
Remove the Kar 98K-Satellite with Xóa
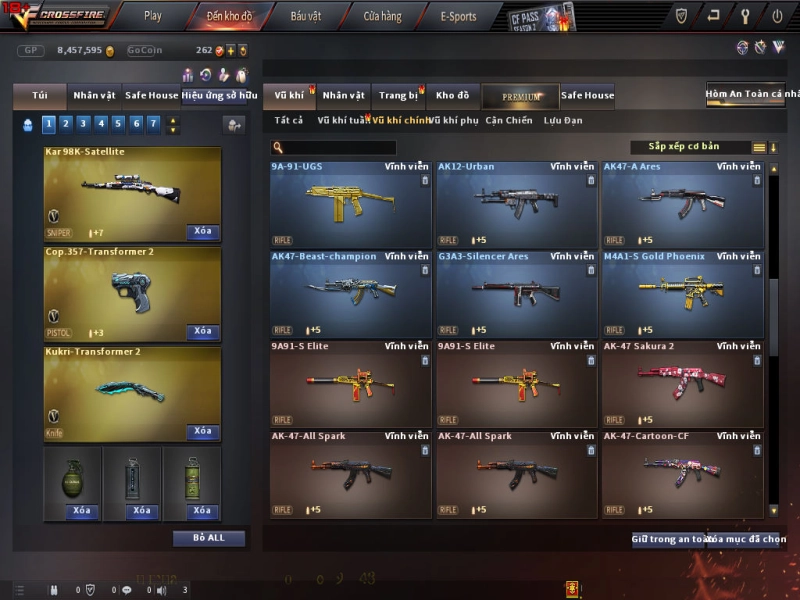203,232
